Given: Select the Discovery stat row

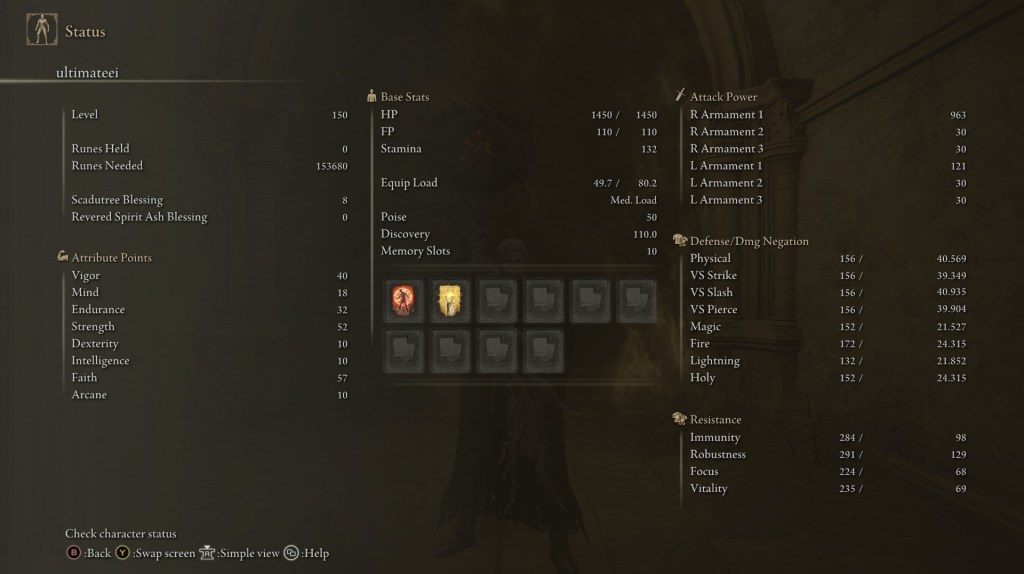Looking at the screenshot, I should click(518, 234).
